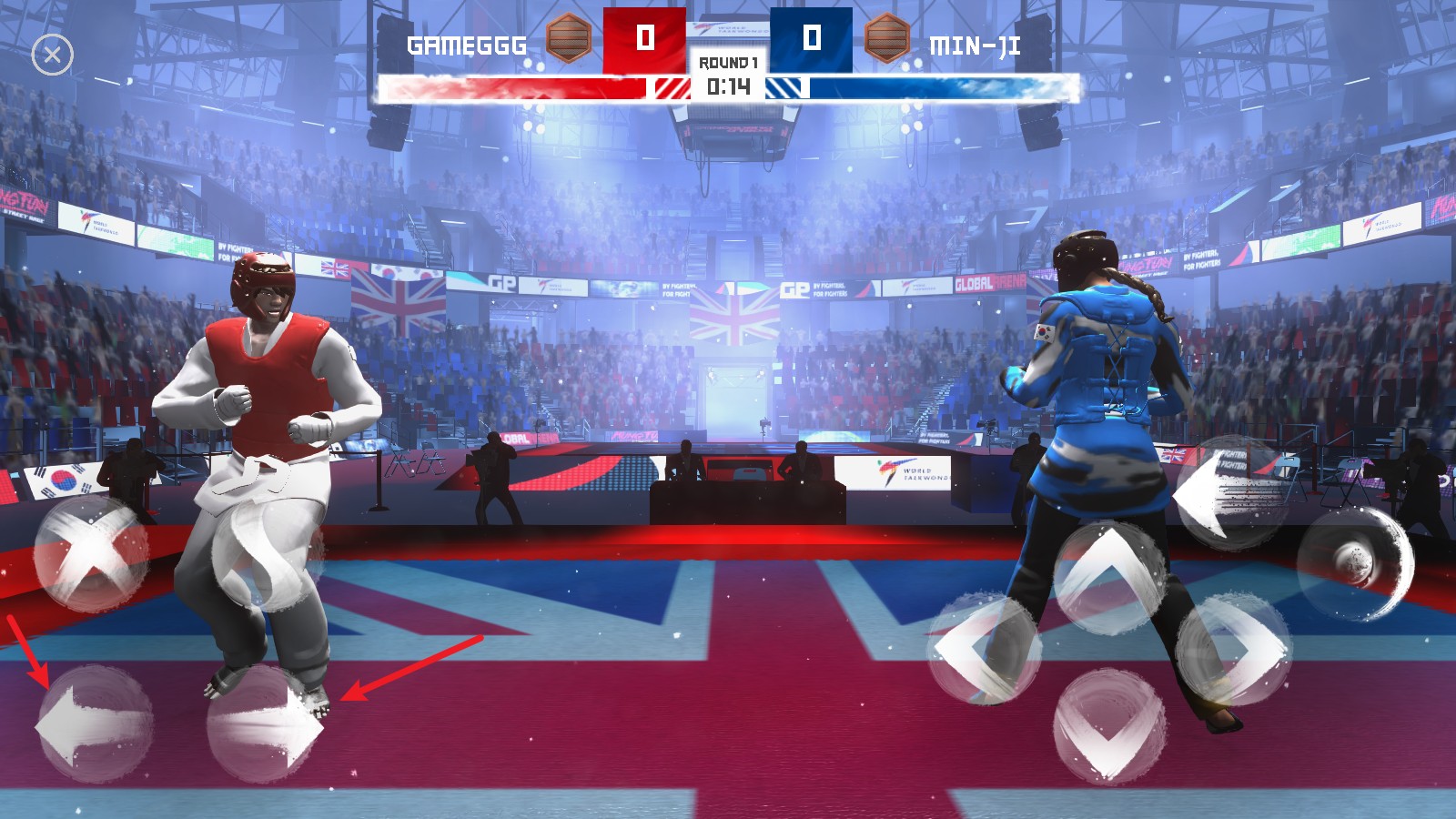Tap the up chevron attack button
The image size is (1456, 819).
click(1109, 577)
